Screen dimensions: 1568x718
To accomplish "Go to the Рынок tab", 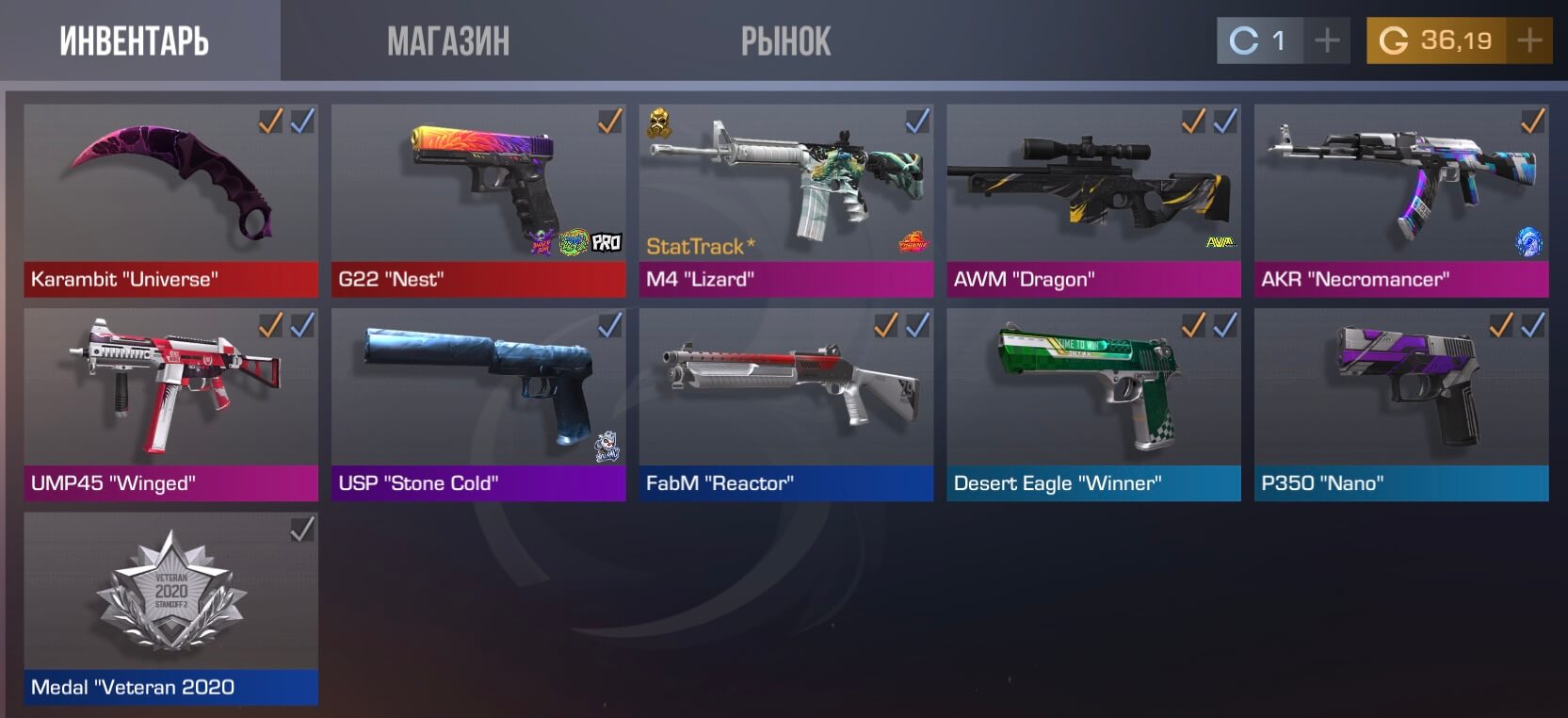I will pos(785,41).
